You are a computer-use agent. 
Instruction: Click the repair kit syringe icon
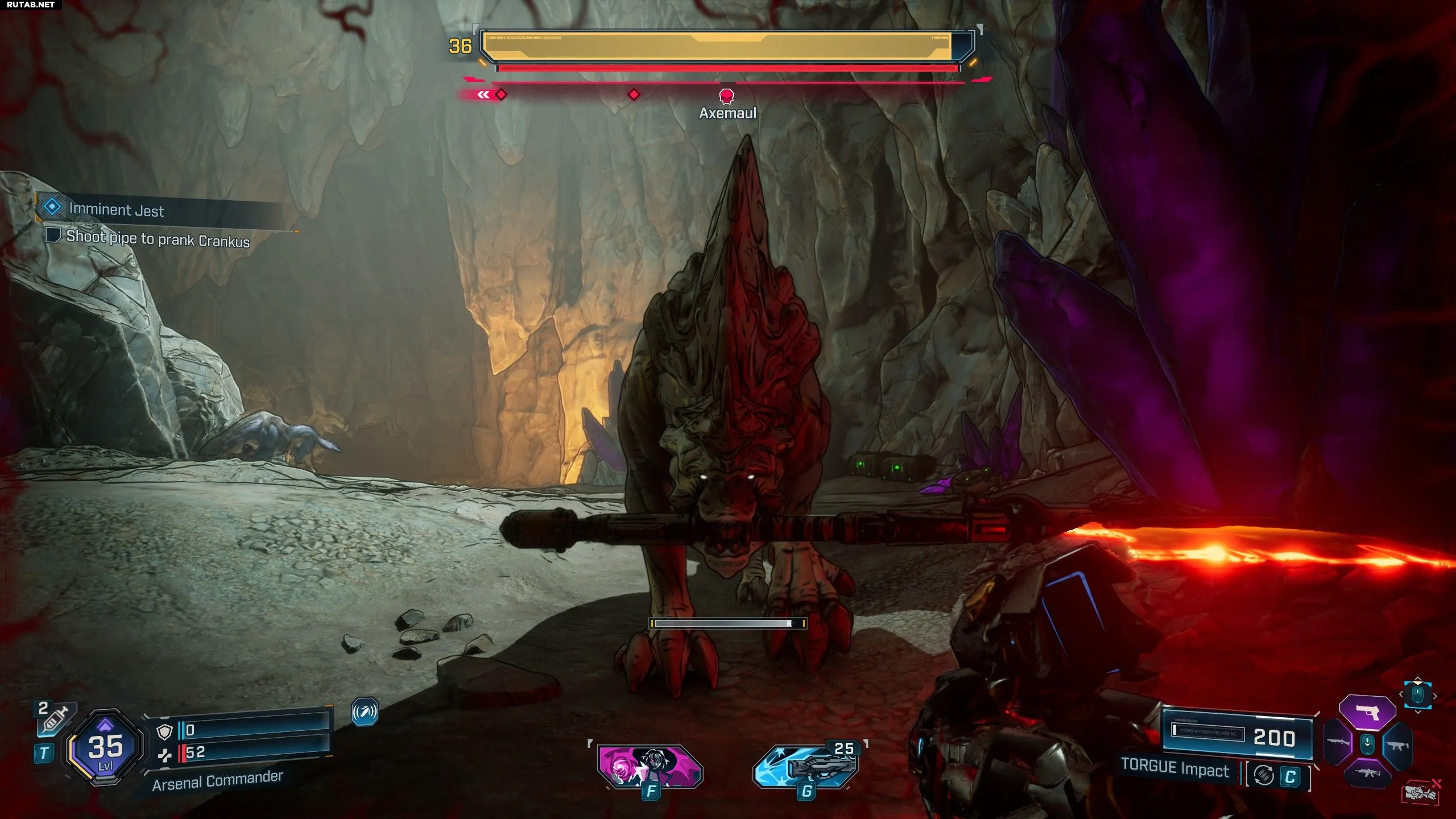pyautogui.click(x=55, y=717)
